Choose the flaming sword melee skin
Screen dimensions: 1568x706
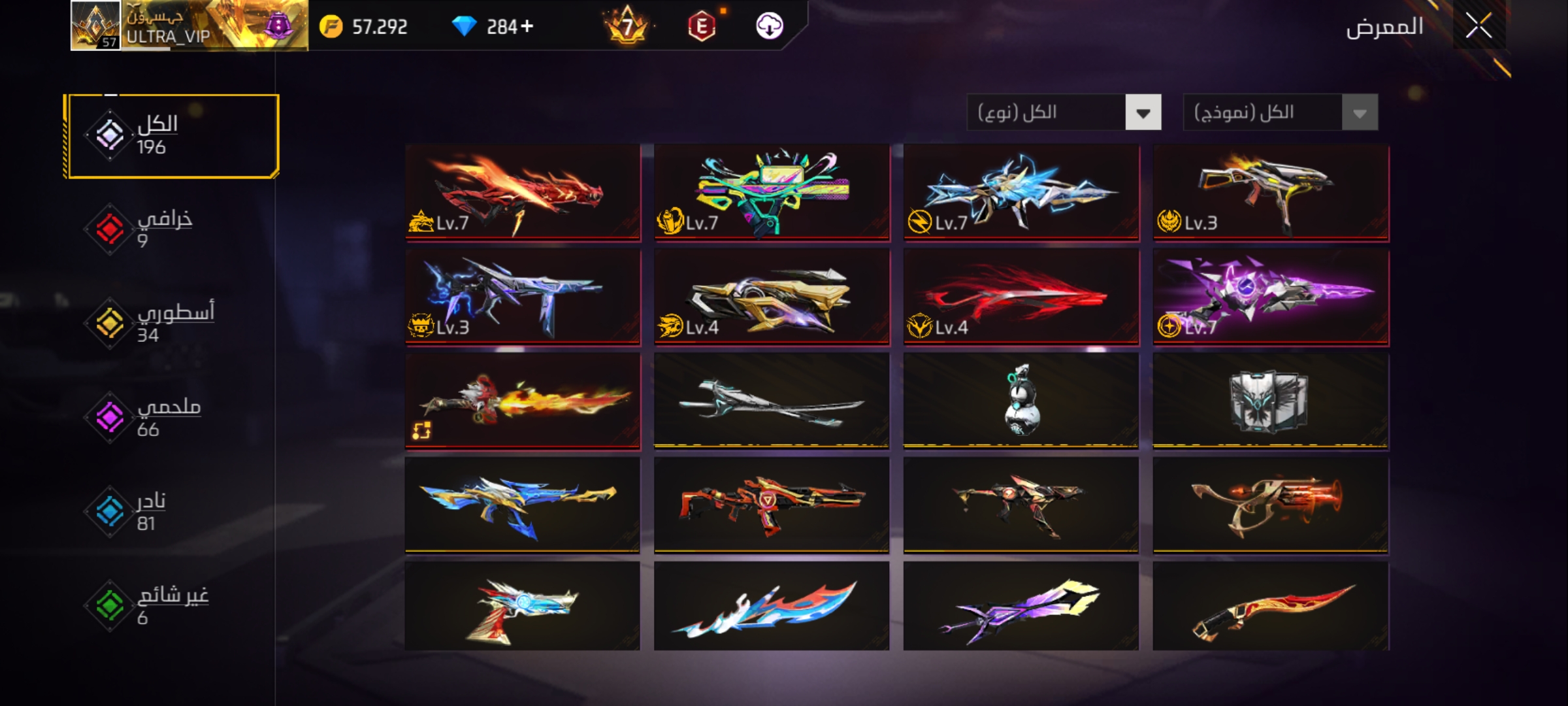point(523,401)
